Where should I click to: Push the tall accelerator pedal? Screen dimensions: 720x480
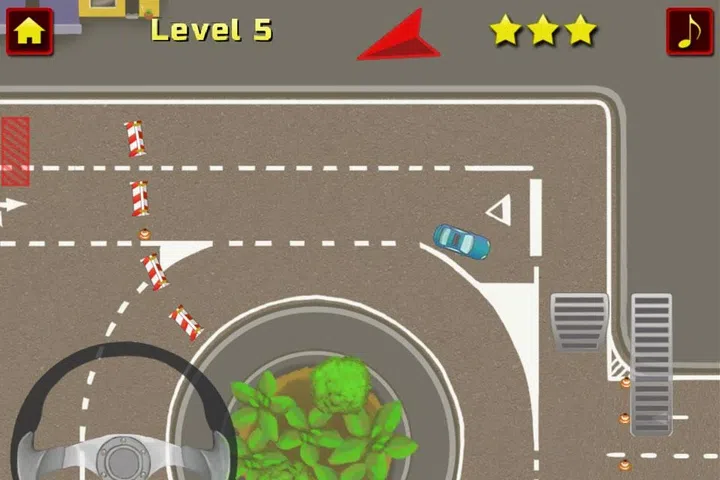point(651,362)
